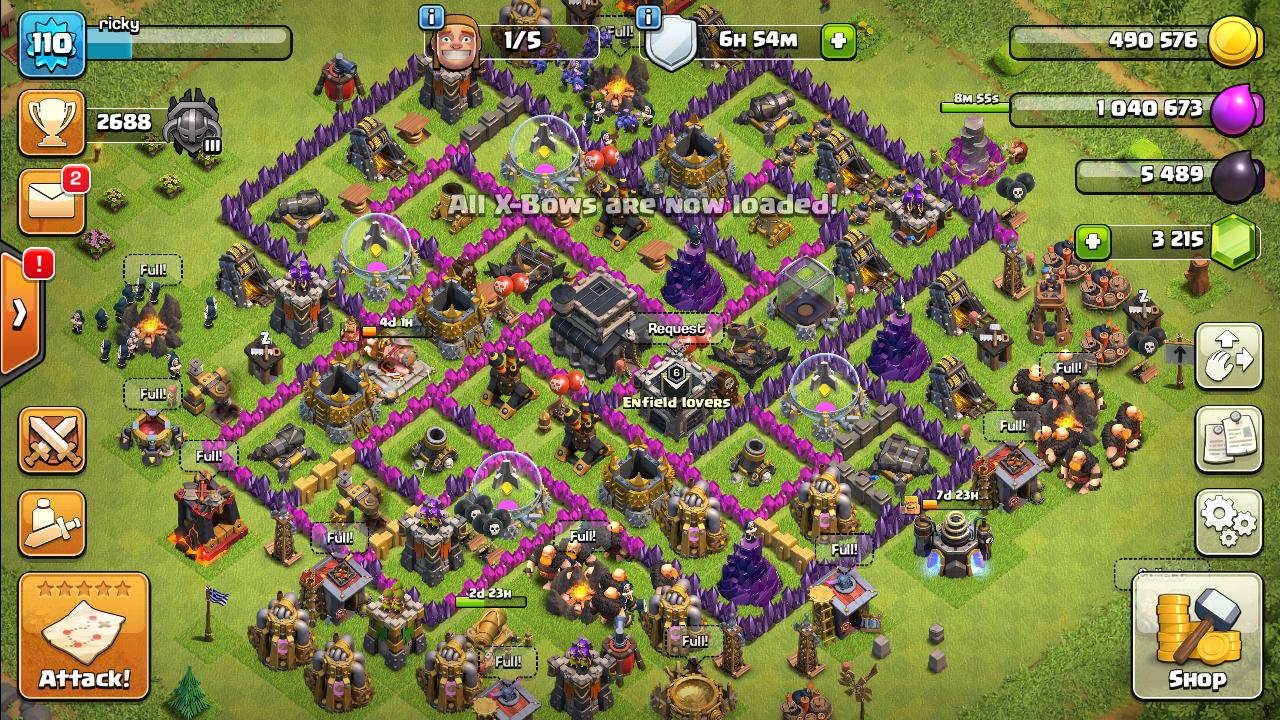1280x720 pixels.
Task: Open the Attack map button
Action: [84, 636]
